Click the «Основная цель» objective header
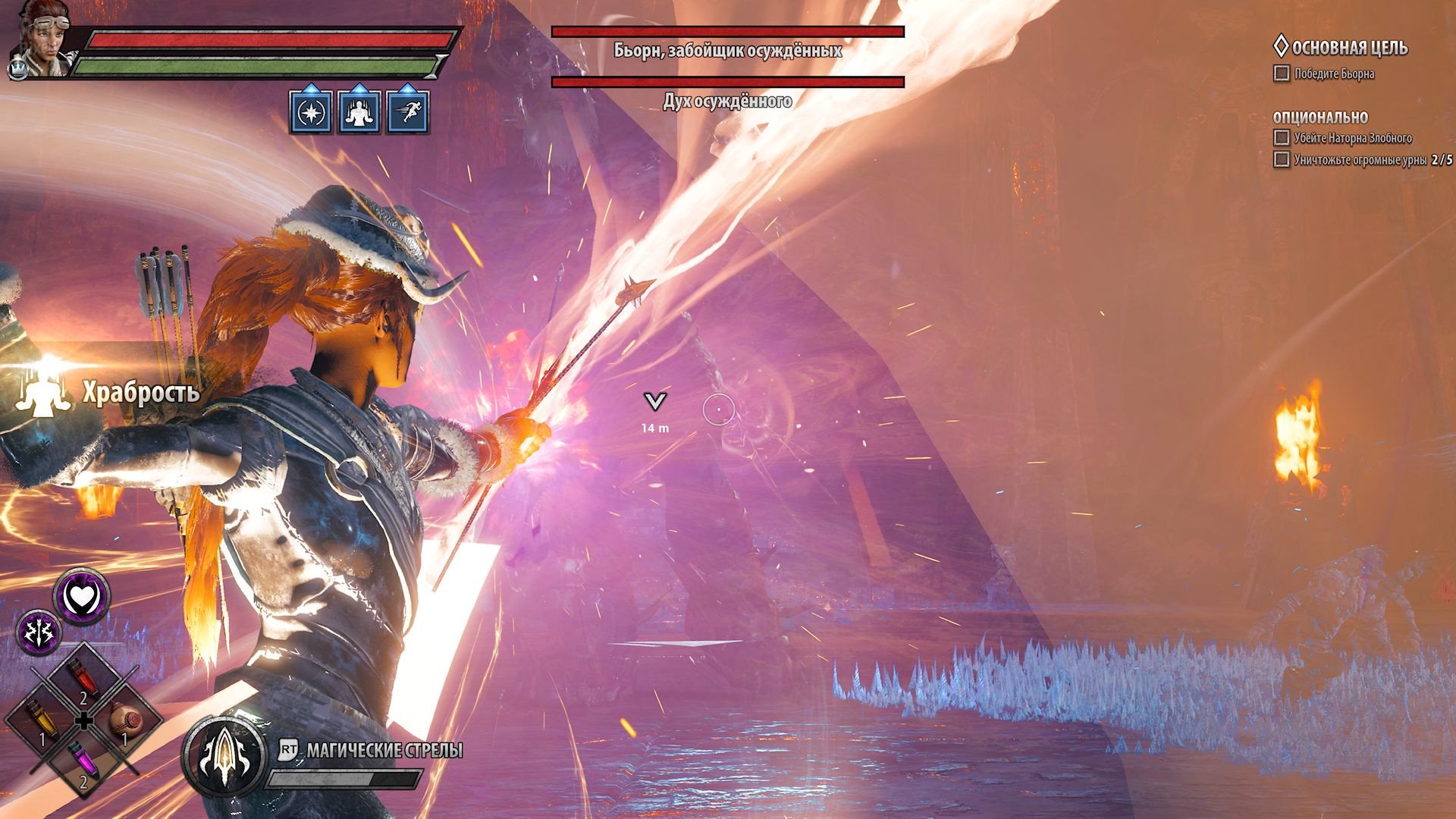Screen dimensions: 1456x819 [1348, 48]
